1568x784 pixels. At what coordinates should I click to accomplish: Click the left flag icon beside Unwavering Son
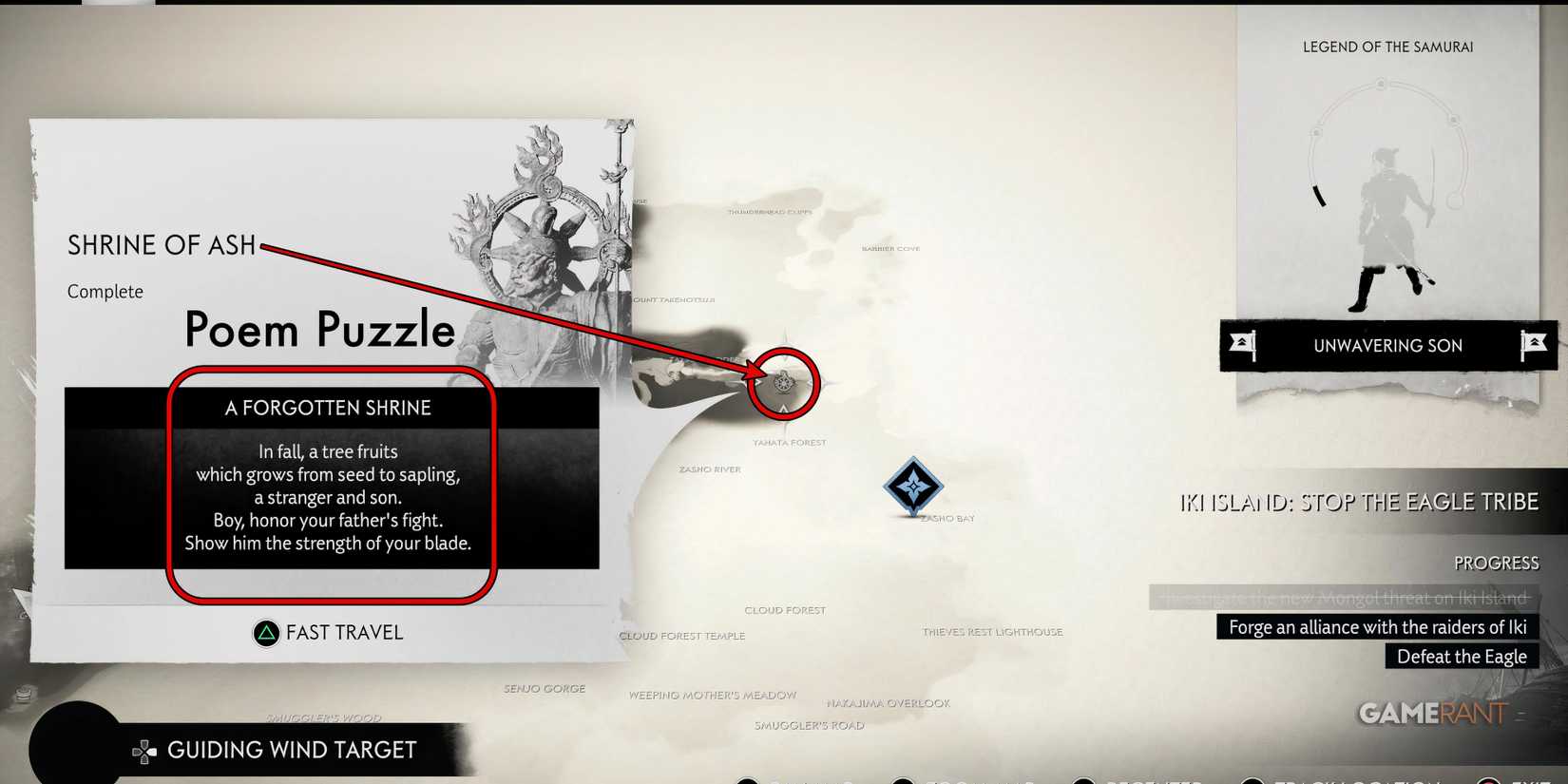click(1245, 345)
